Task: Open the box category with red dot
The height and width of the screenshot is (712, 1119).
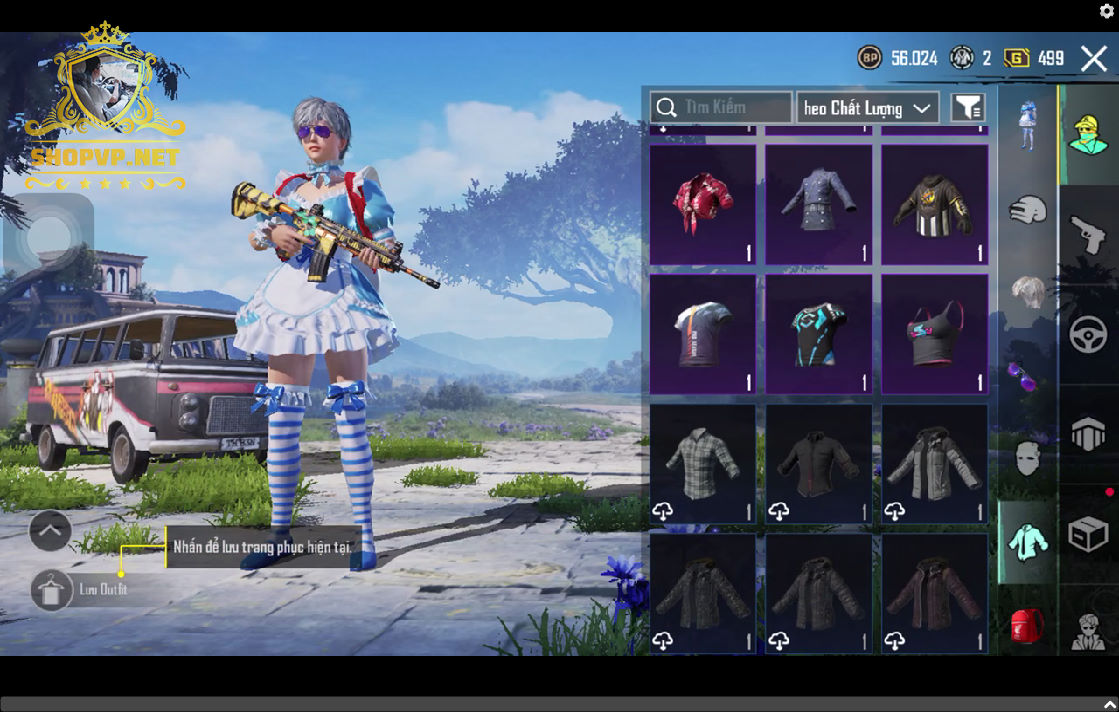Action: (1088, 535)
